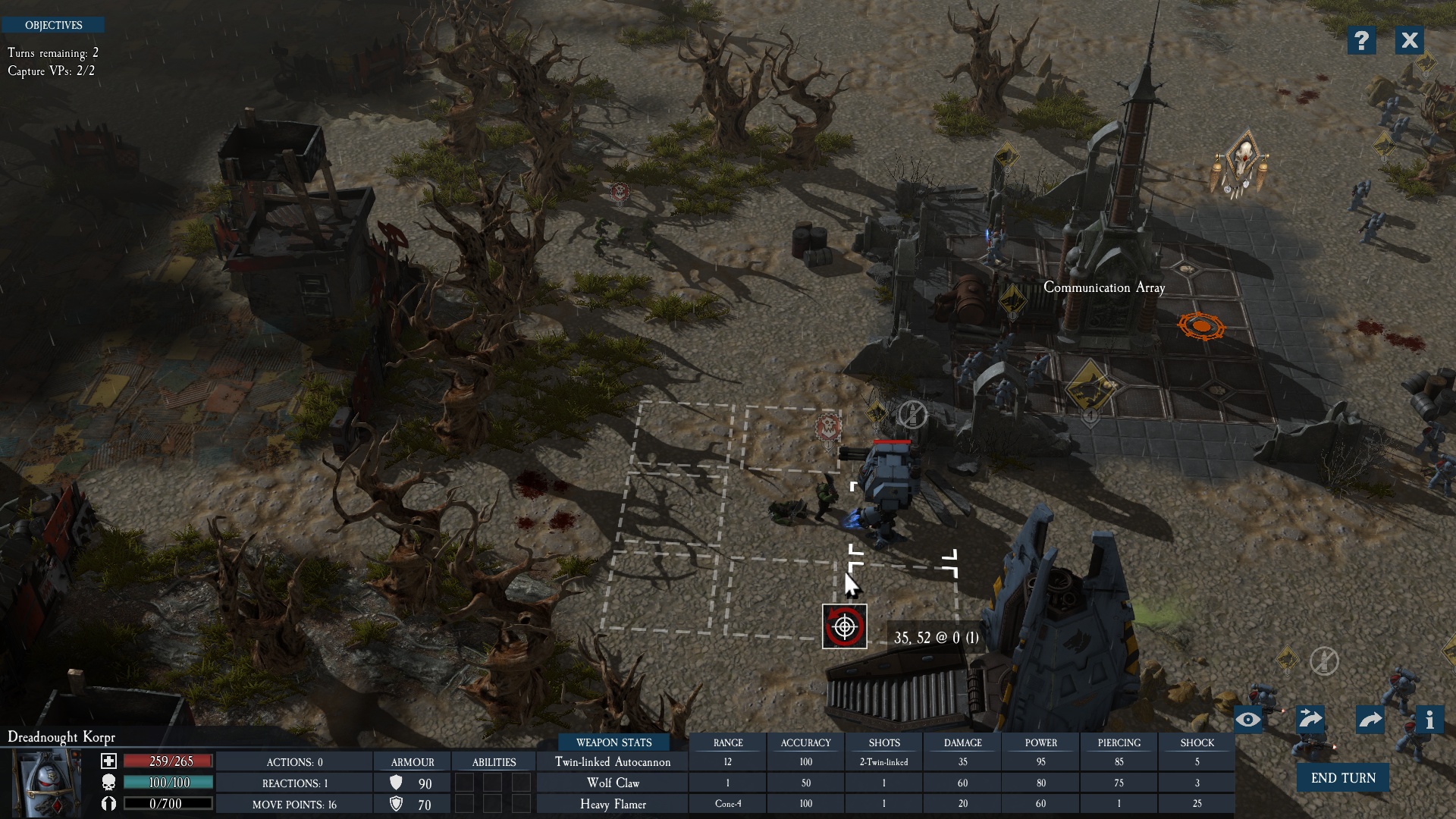
Task: Toggle the eye visibility button
Action: click(1248, 720)
